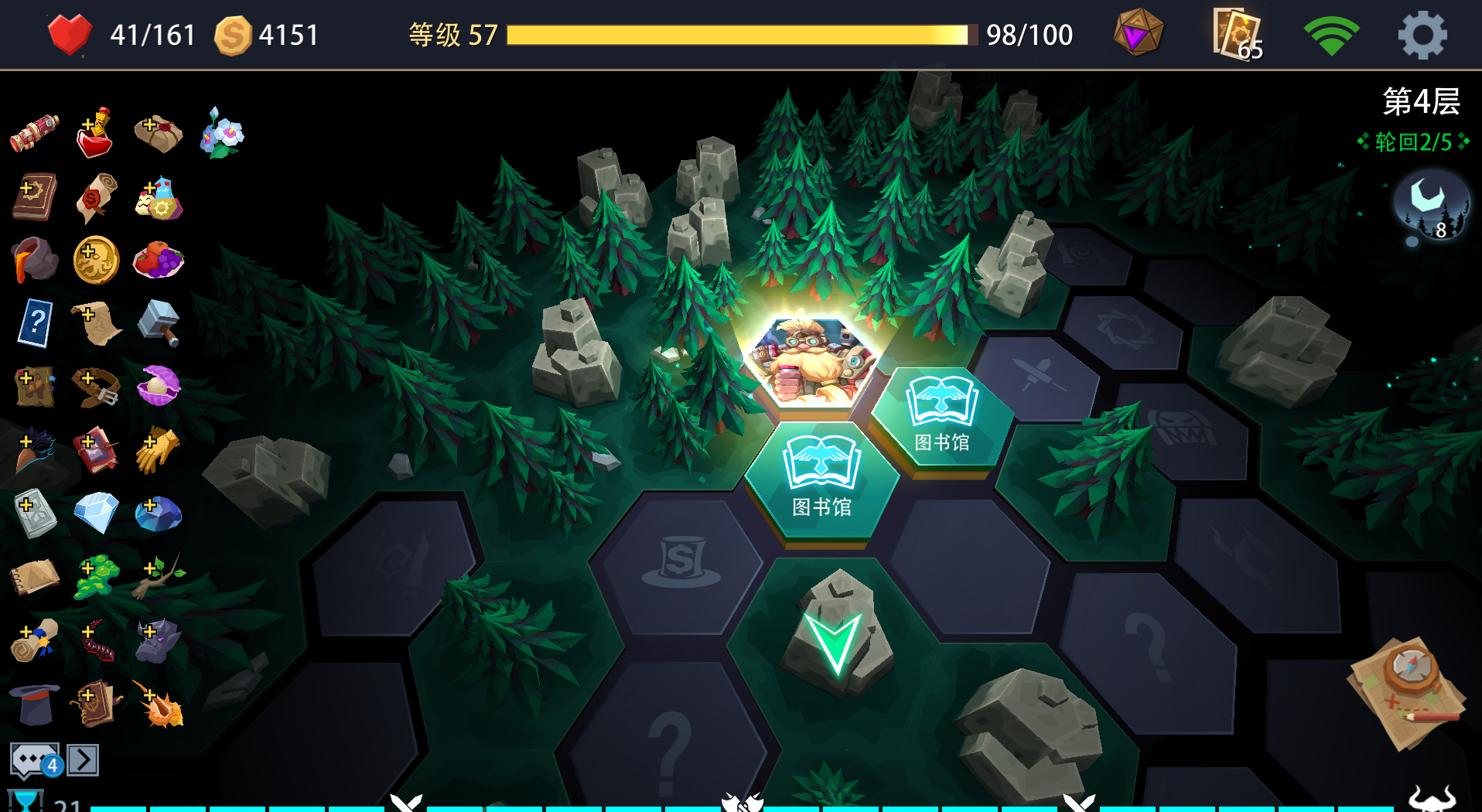Click the grapes fruit item in inventory
This screenshot has width=1482, height=812.
pyautogui.click(x=157, y=261)
